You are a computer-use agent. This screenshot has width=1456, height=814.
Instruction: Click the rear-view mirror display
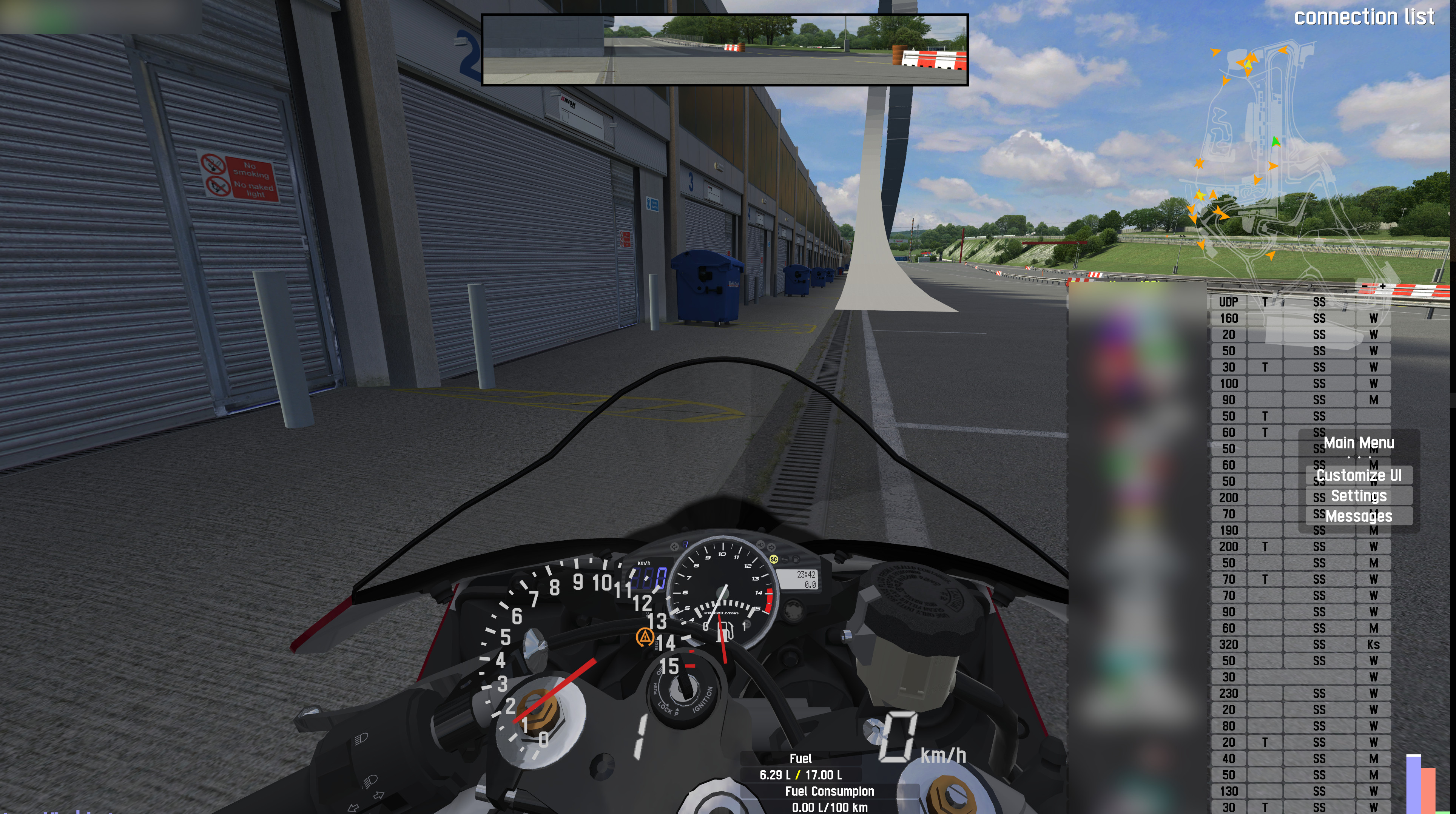click(725, 50)
